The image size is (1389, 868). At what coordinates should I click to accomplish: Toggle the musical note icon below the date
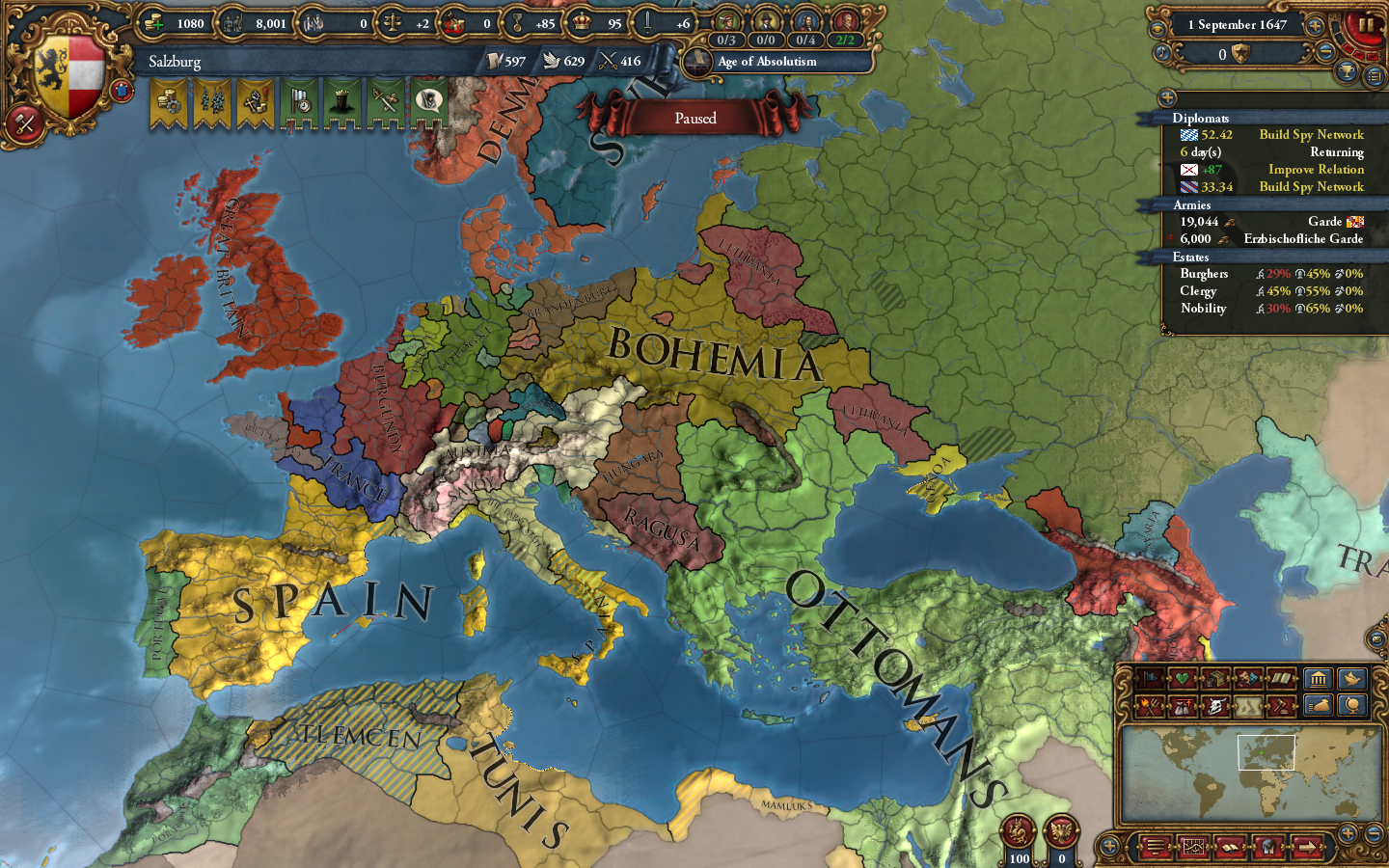click(x=1162, y=52)
